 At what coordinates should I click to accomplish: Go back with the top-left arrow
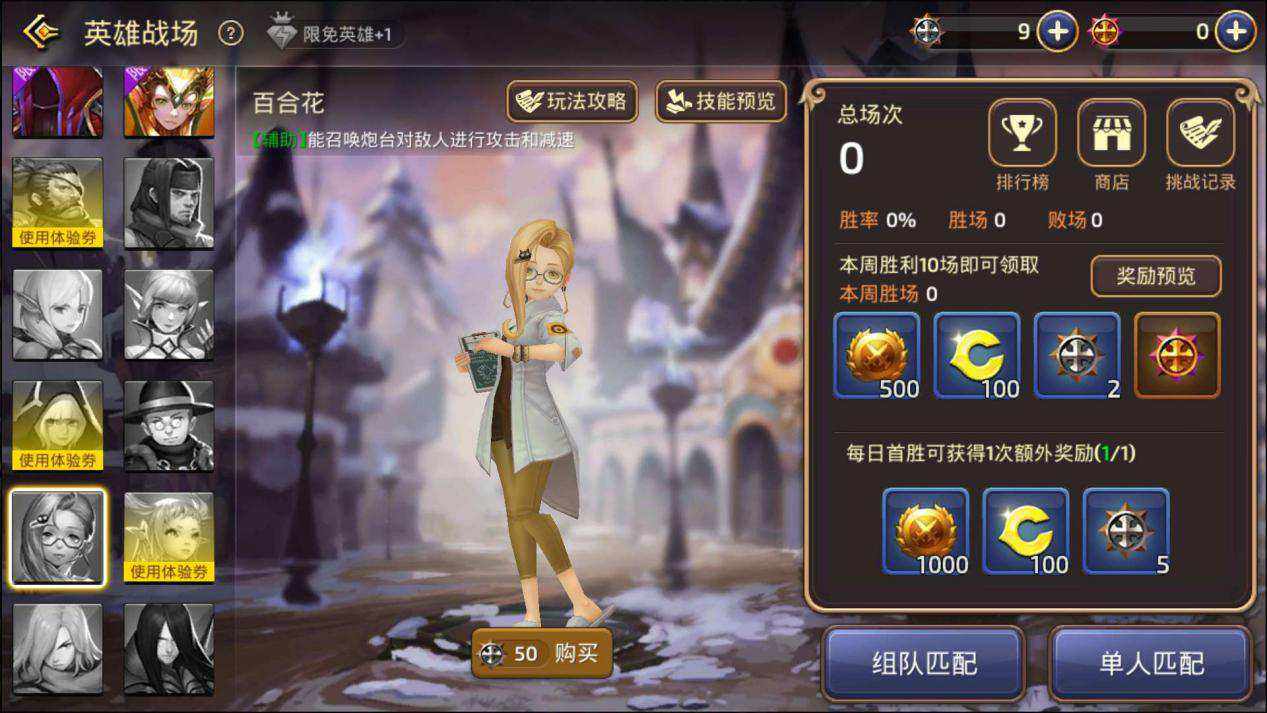(40, 32)
